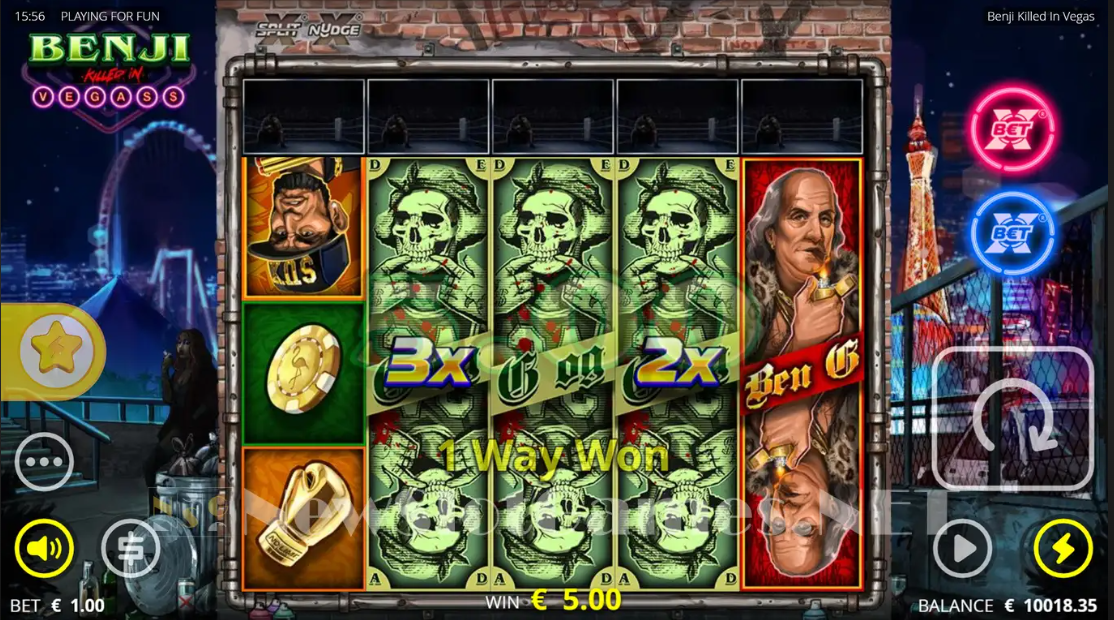The height and width of the screenshot is (620, 1114).
Task: Open the three-dots game menu
Action: click(44, 462)
